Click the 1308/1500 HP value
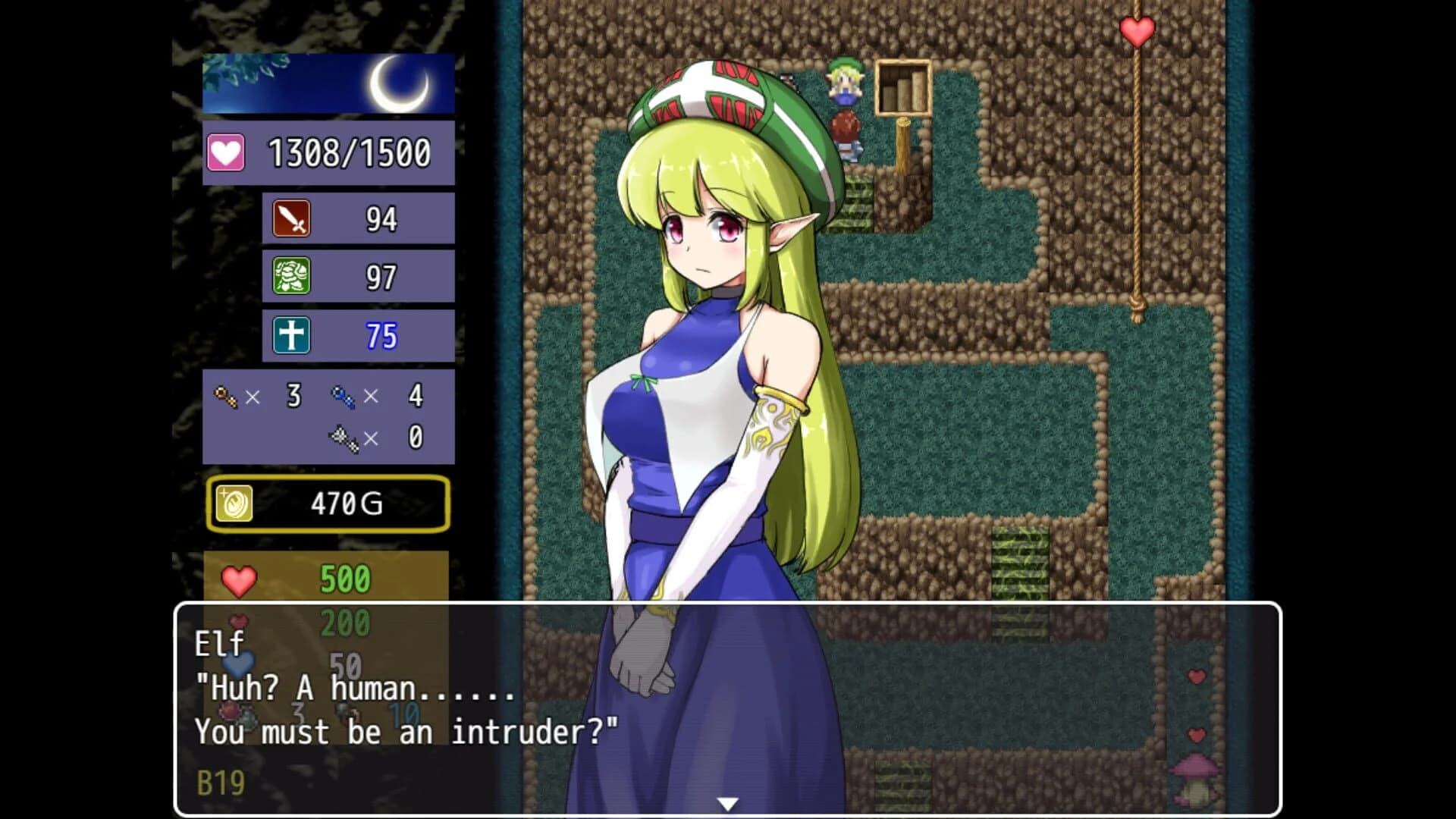Viewport: 1456px width, 819px height. coord(350,151)
